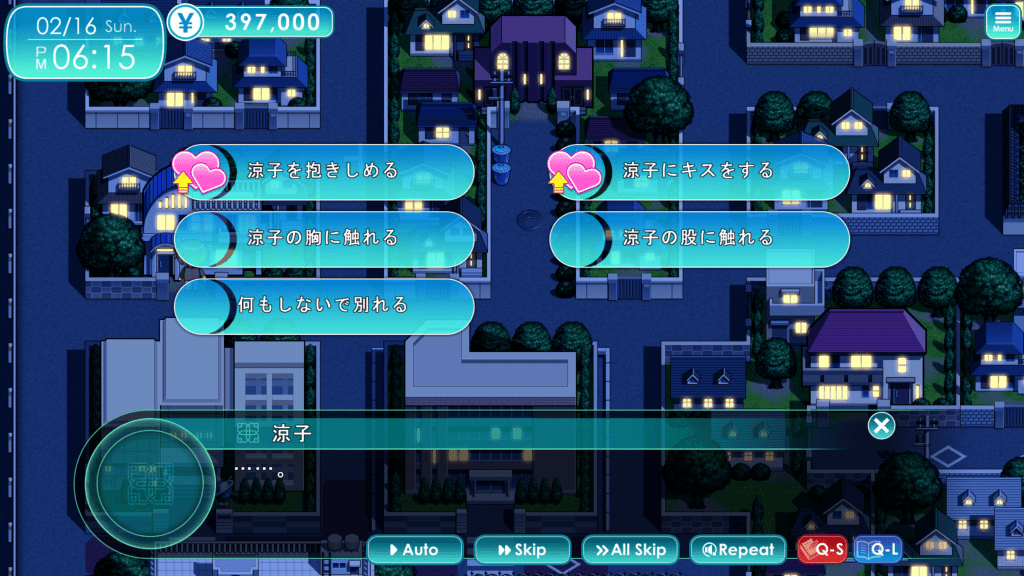Quick save with the Q-S button

(821, 550)
